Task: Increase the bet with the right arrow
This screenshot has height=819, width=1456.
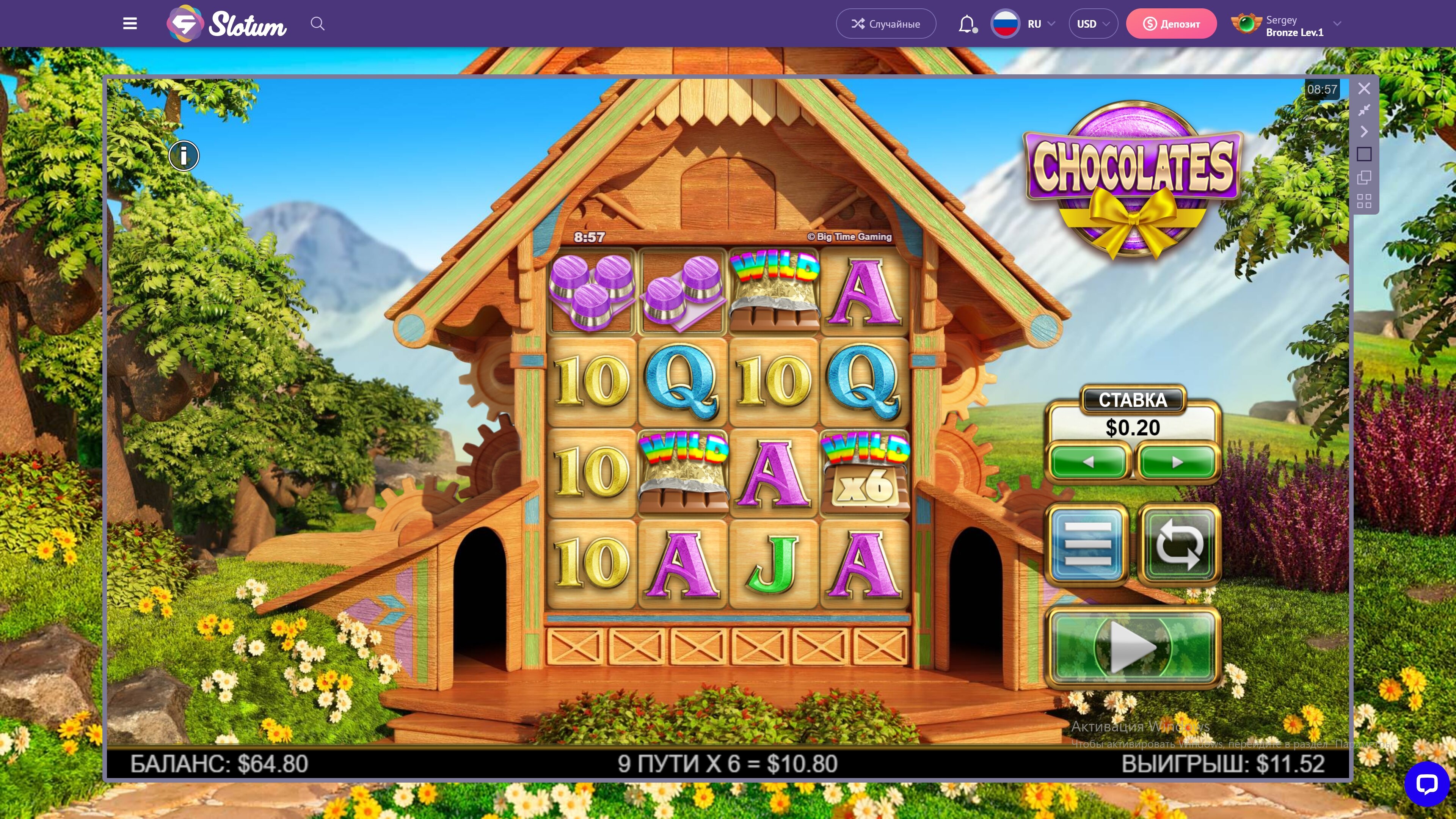Action: click(1177, 462)
